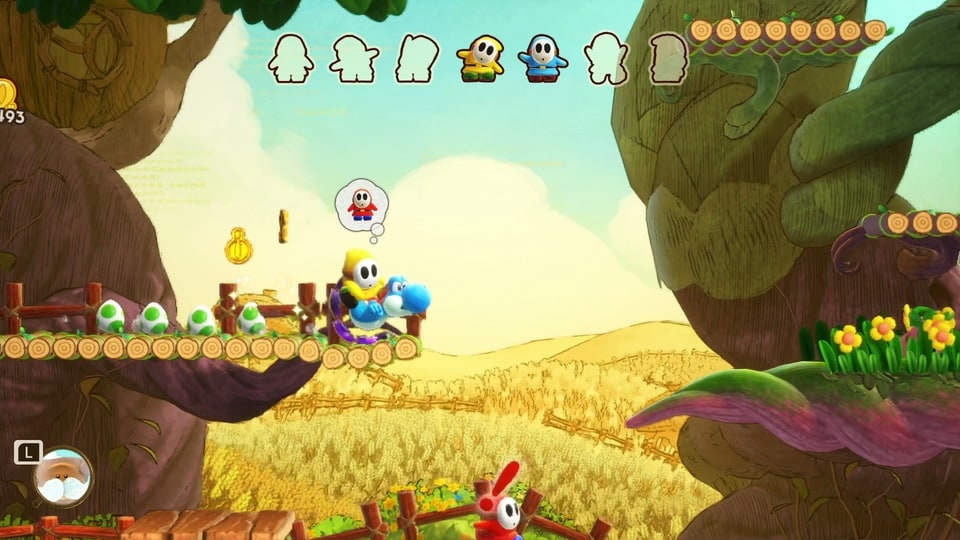Select the yellow Shy Guy tracker icon
The height and width of the screenshot is (540, 960).
tap(481, 60)
